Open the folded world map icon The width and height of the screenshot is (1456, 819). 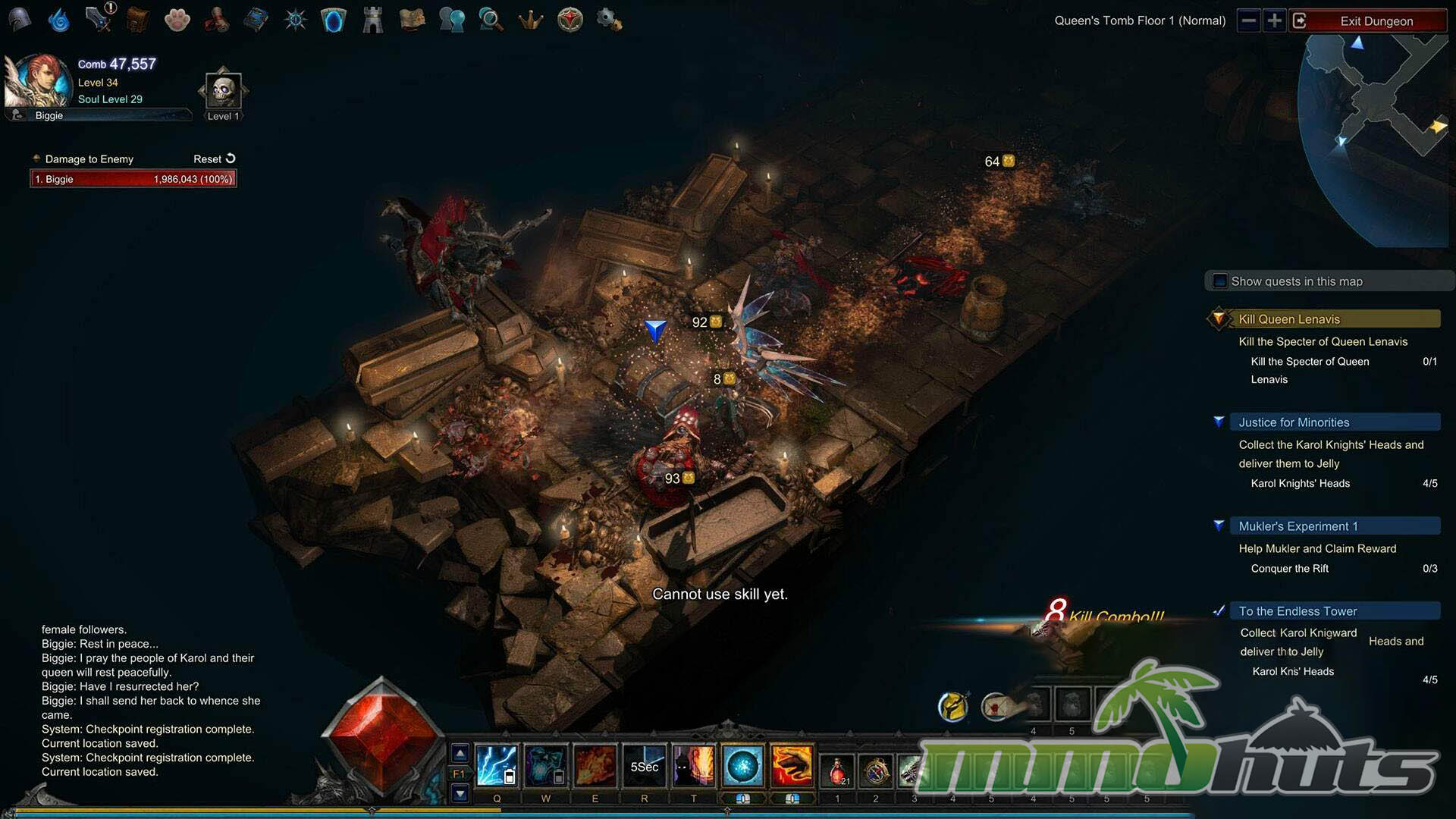coord(412,20)
